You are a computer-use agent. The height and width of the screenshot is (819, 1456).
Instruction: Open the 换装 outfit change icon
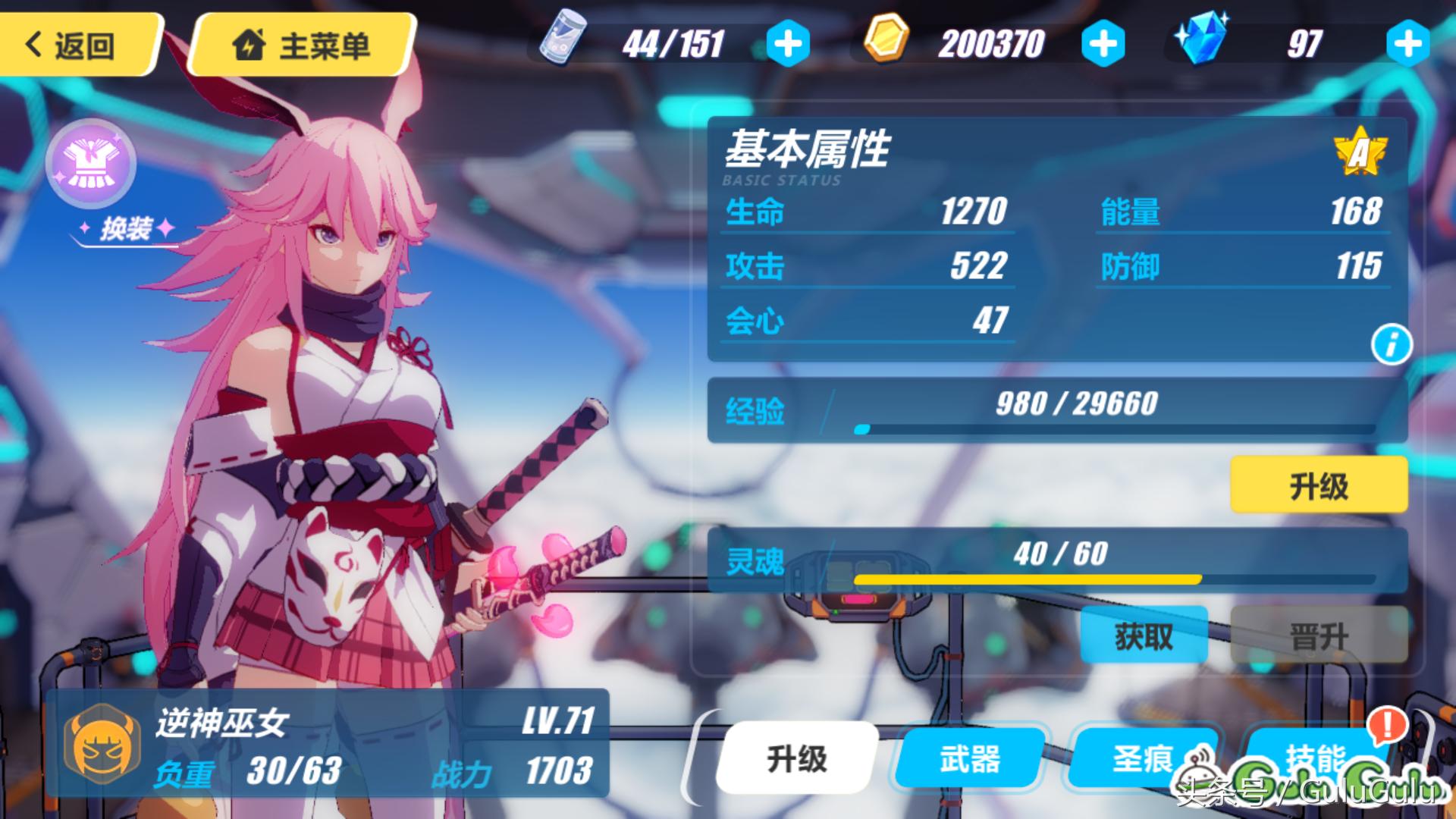tap(91, 165)
